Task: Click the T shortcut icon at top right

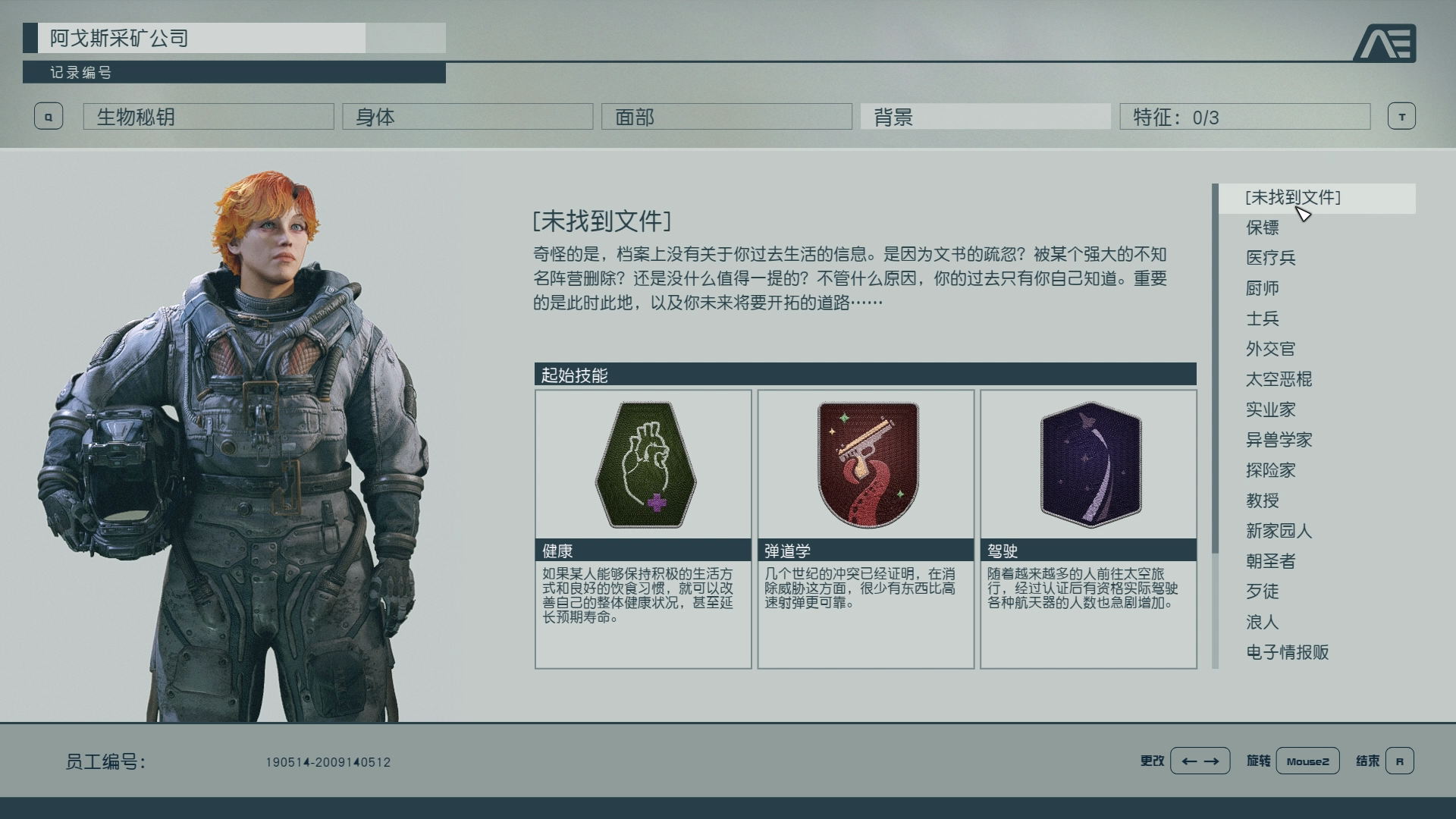Action: (1402, 116)
